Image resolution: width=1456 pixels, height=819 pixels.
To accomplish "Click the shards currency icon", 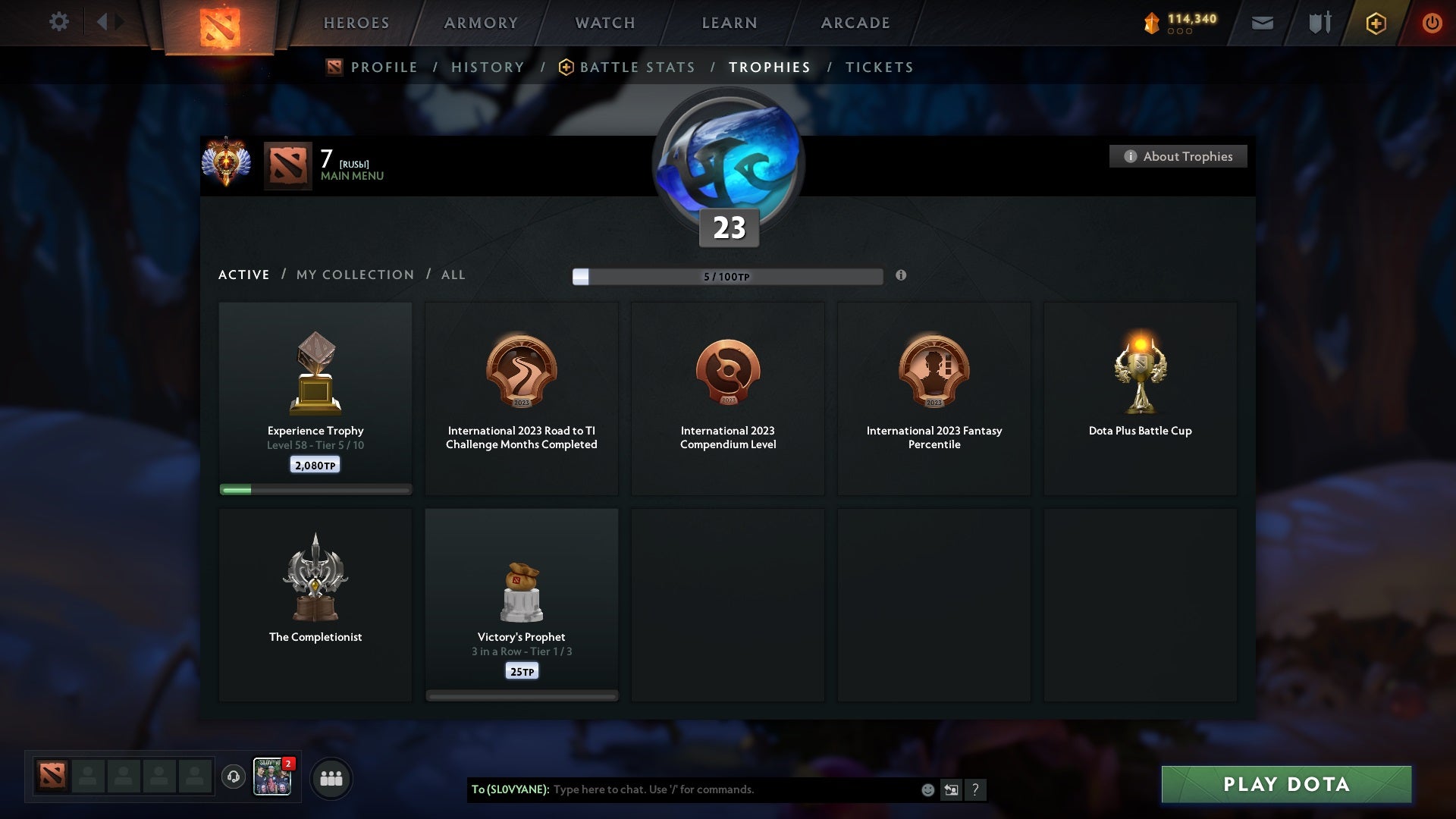I will [x=1150, y=22].
